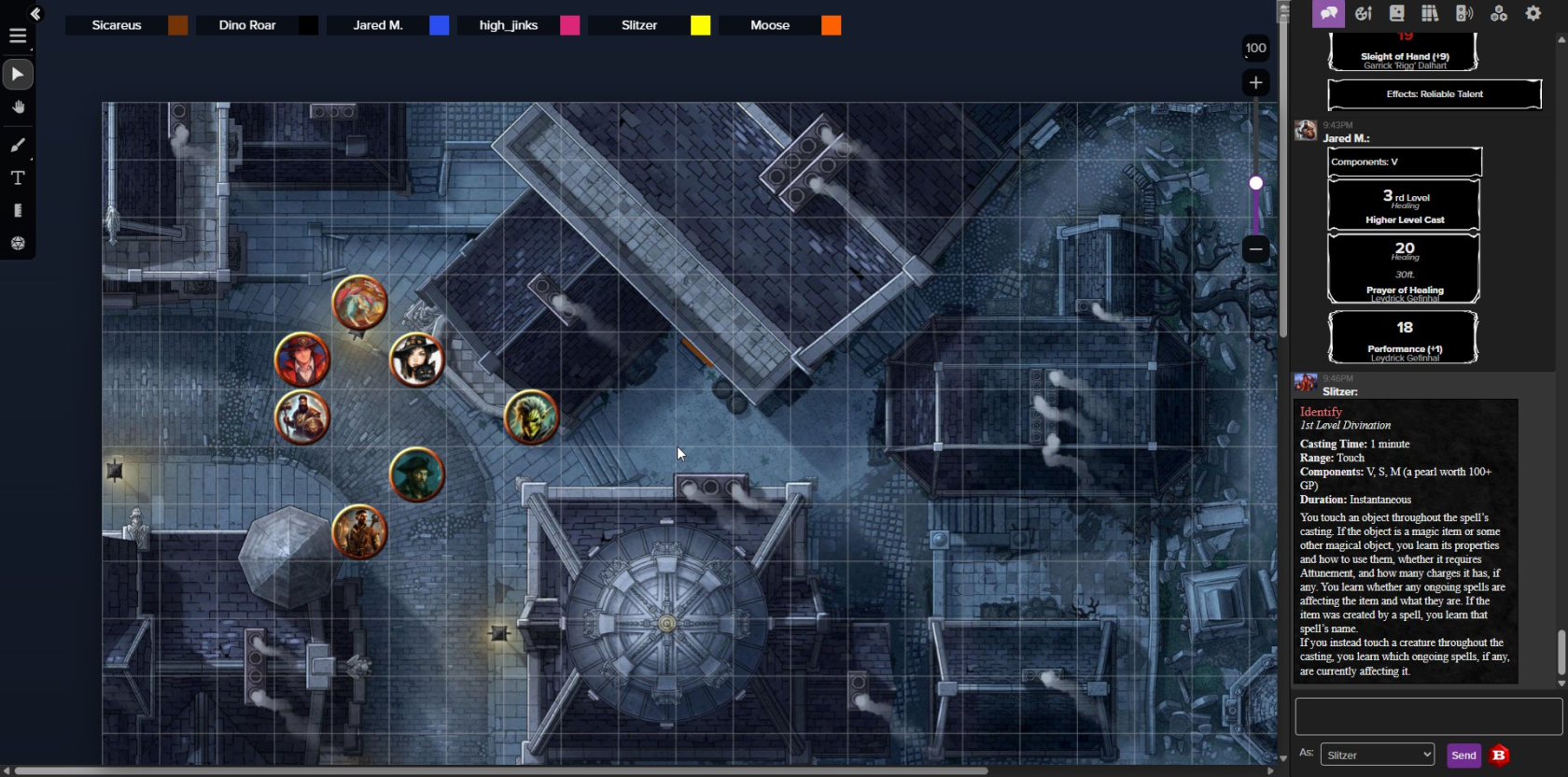The width and height of the screenshot is (1568, 777).
Task: Select the text tool
Action: [18, 177]
